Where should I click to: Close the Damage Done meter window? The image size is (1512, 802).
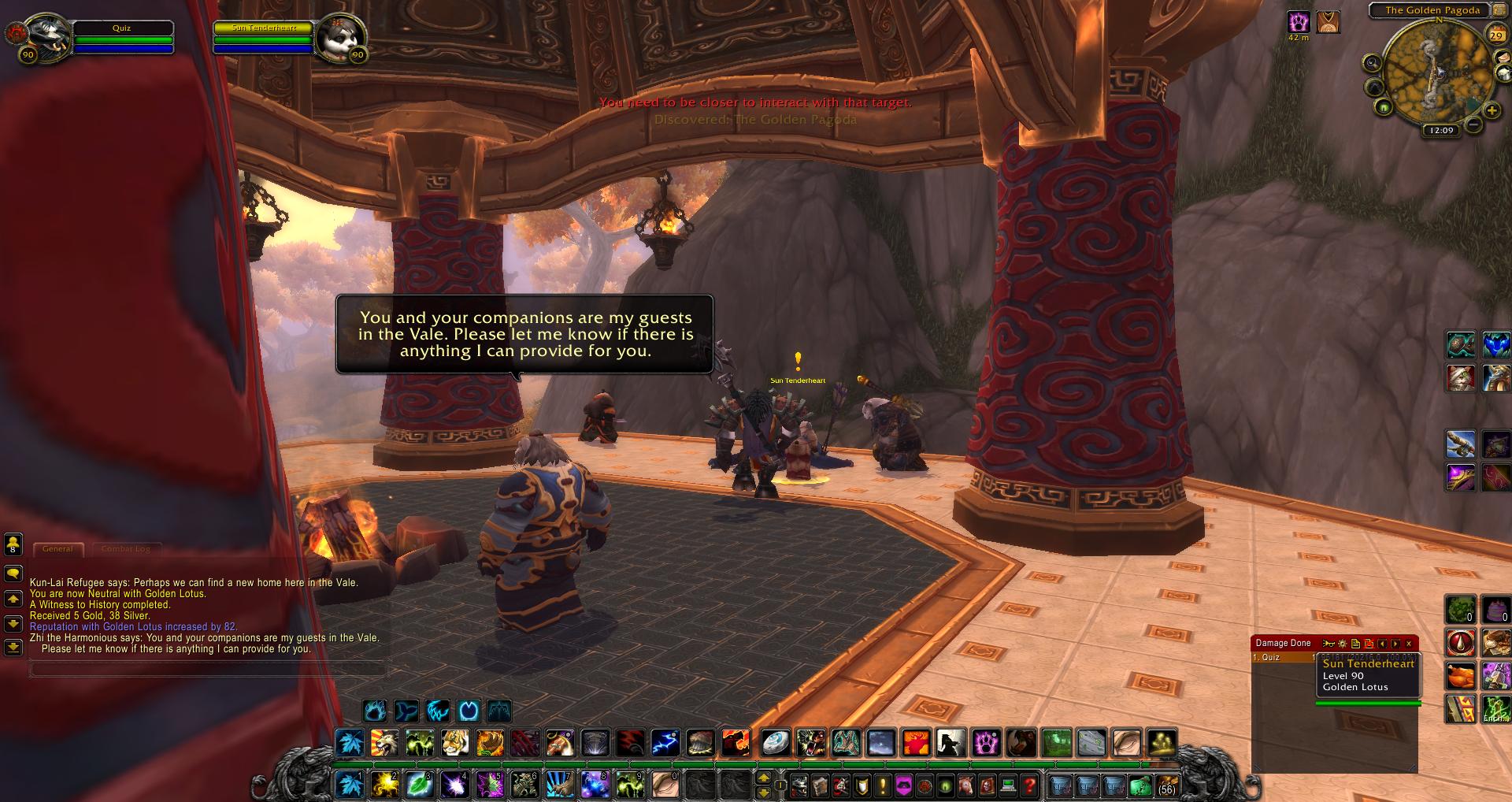[1409, 644]
